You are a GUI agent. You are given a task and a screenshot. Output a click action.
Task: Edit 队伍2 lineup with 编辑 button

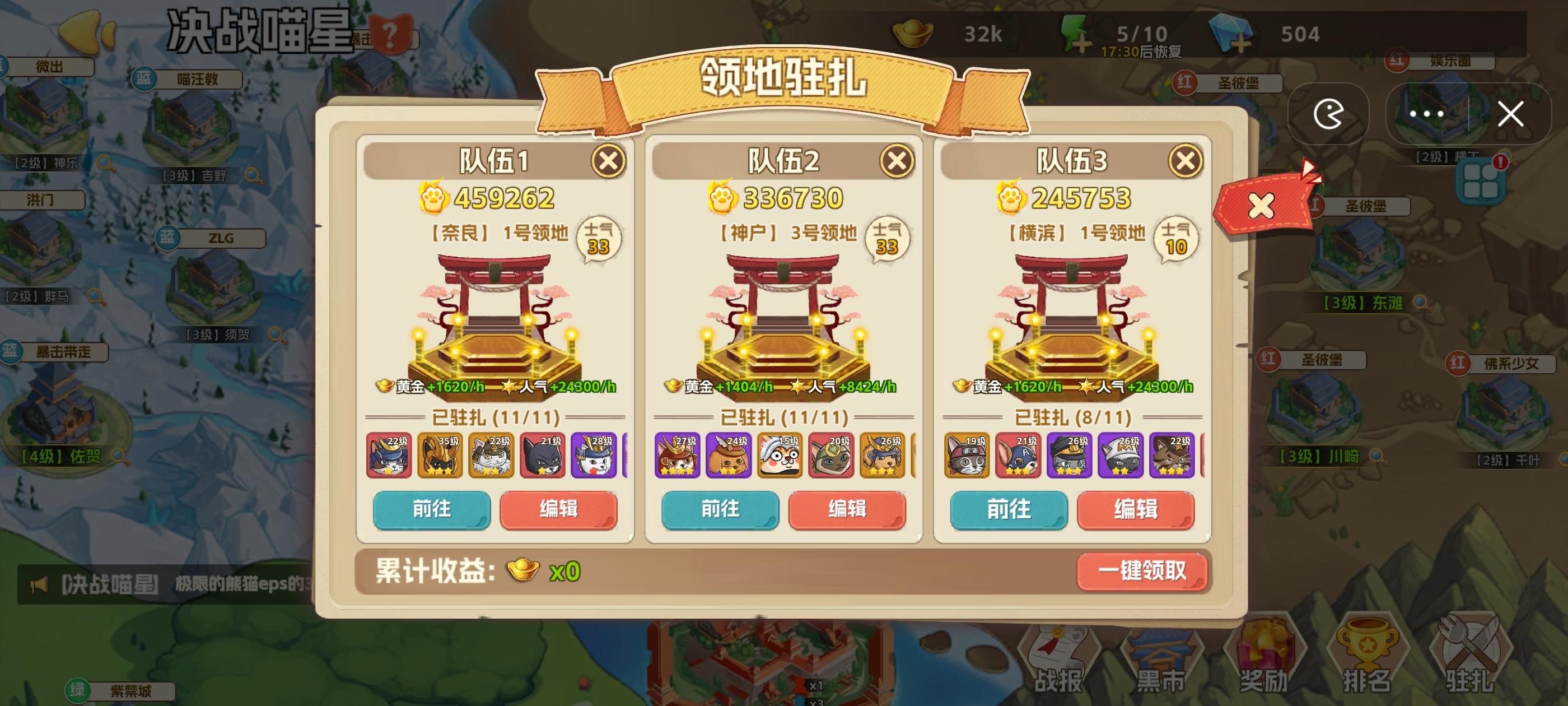coord(847,511)
